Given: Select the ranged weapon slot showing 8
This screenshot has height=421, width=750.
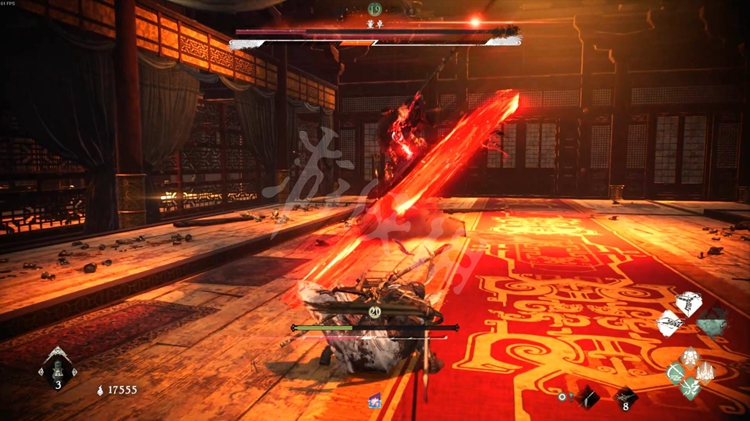Looking at the screenshot, I should pyautogui.click(x=624, y=397).
